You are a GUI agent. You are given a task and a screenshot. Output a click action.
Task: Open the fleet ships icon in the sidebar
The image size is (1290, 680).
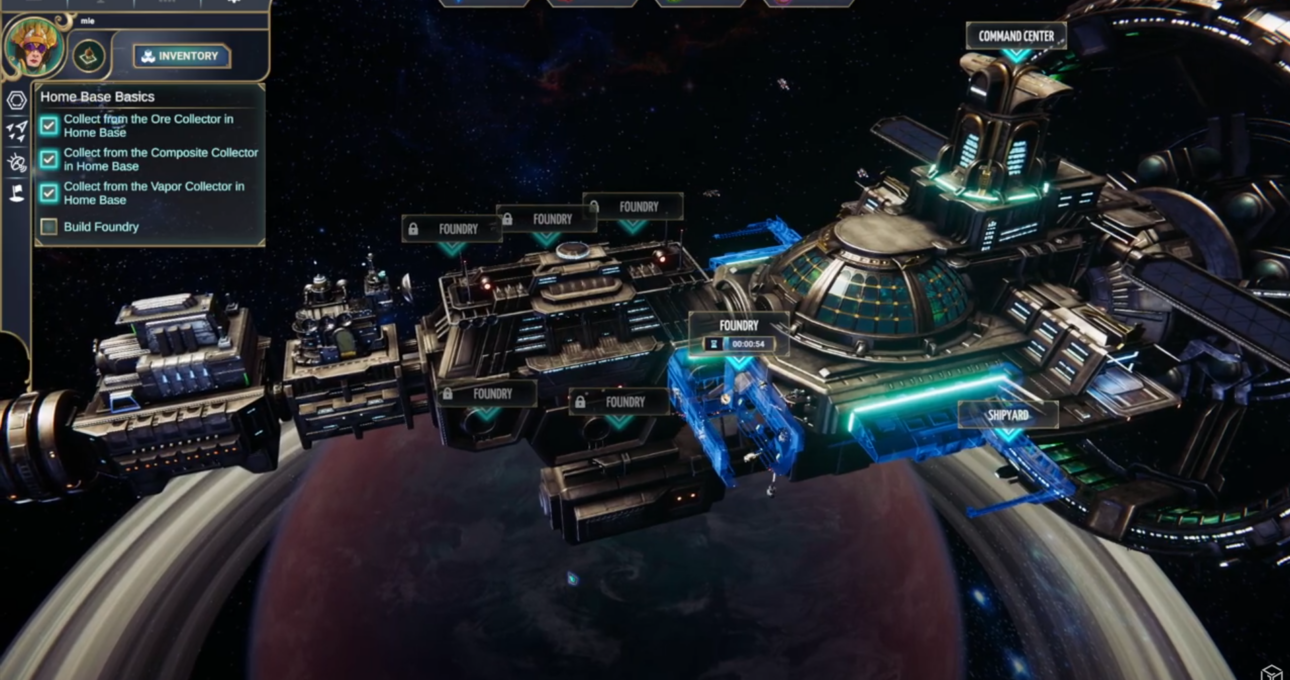[17, 130]
